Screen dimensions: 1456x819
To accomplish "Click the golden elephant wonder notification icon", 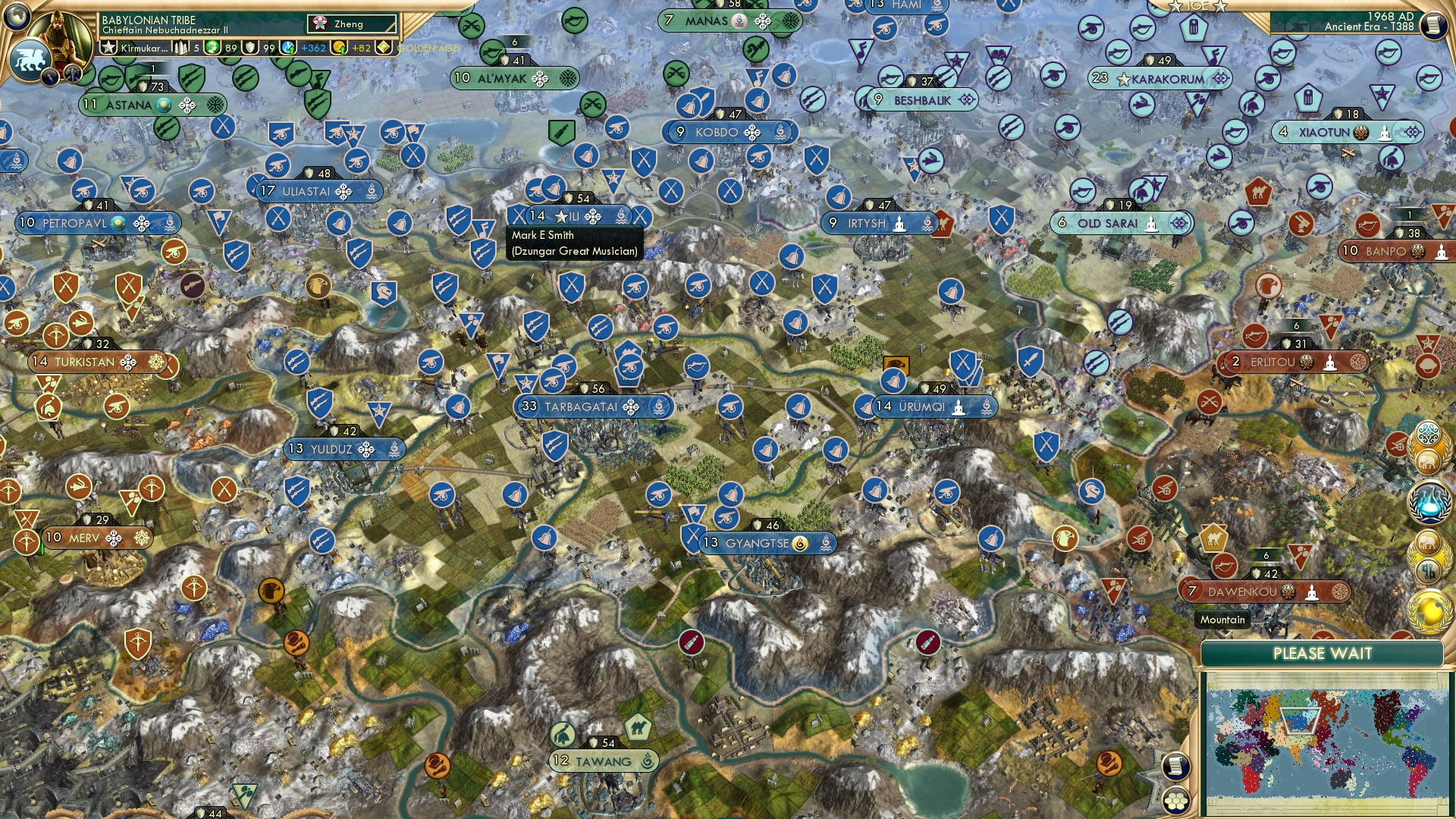I will point(1428,461).
